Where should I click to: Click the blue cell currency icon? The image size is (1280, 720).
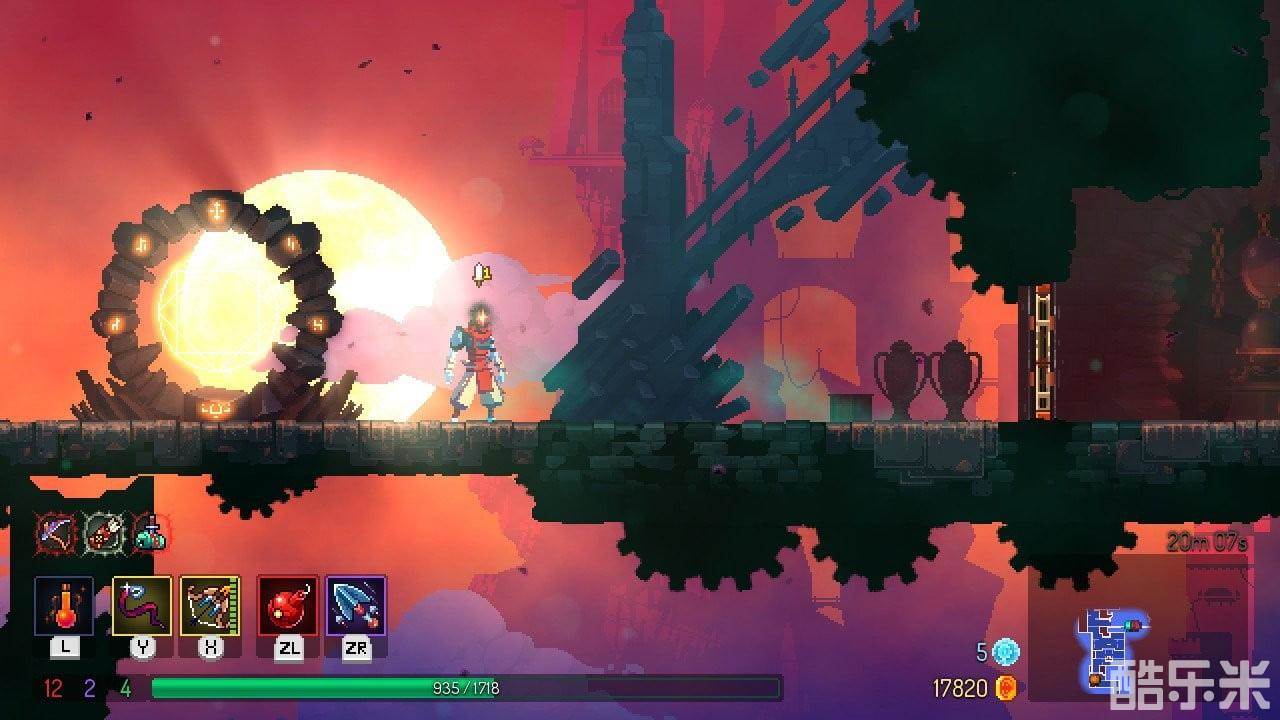pos(1005,652)
